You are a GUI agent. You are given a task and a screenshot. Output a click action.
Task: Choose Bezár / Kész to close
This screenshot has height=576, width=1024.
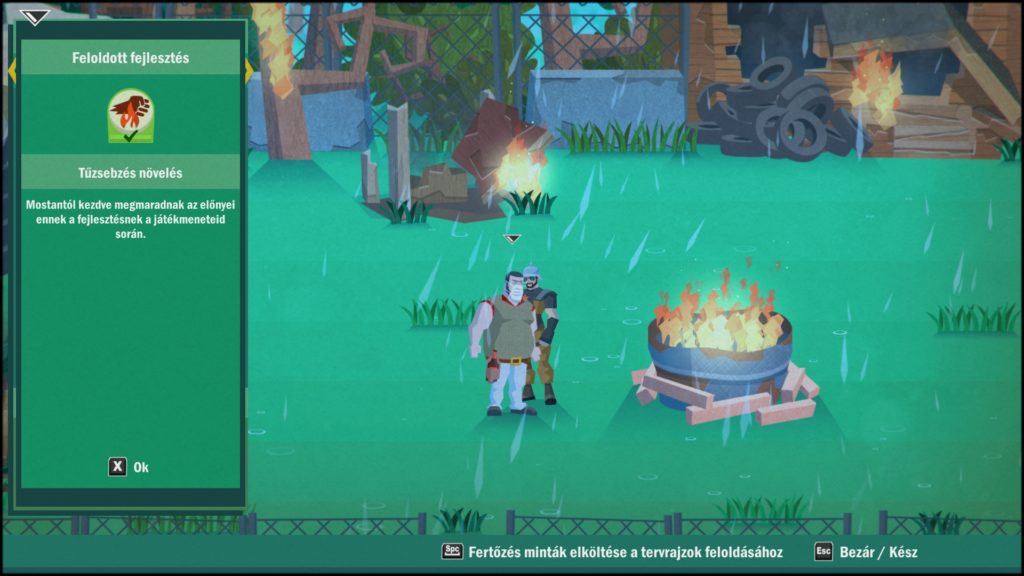(x=866, y=552)
